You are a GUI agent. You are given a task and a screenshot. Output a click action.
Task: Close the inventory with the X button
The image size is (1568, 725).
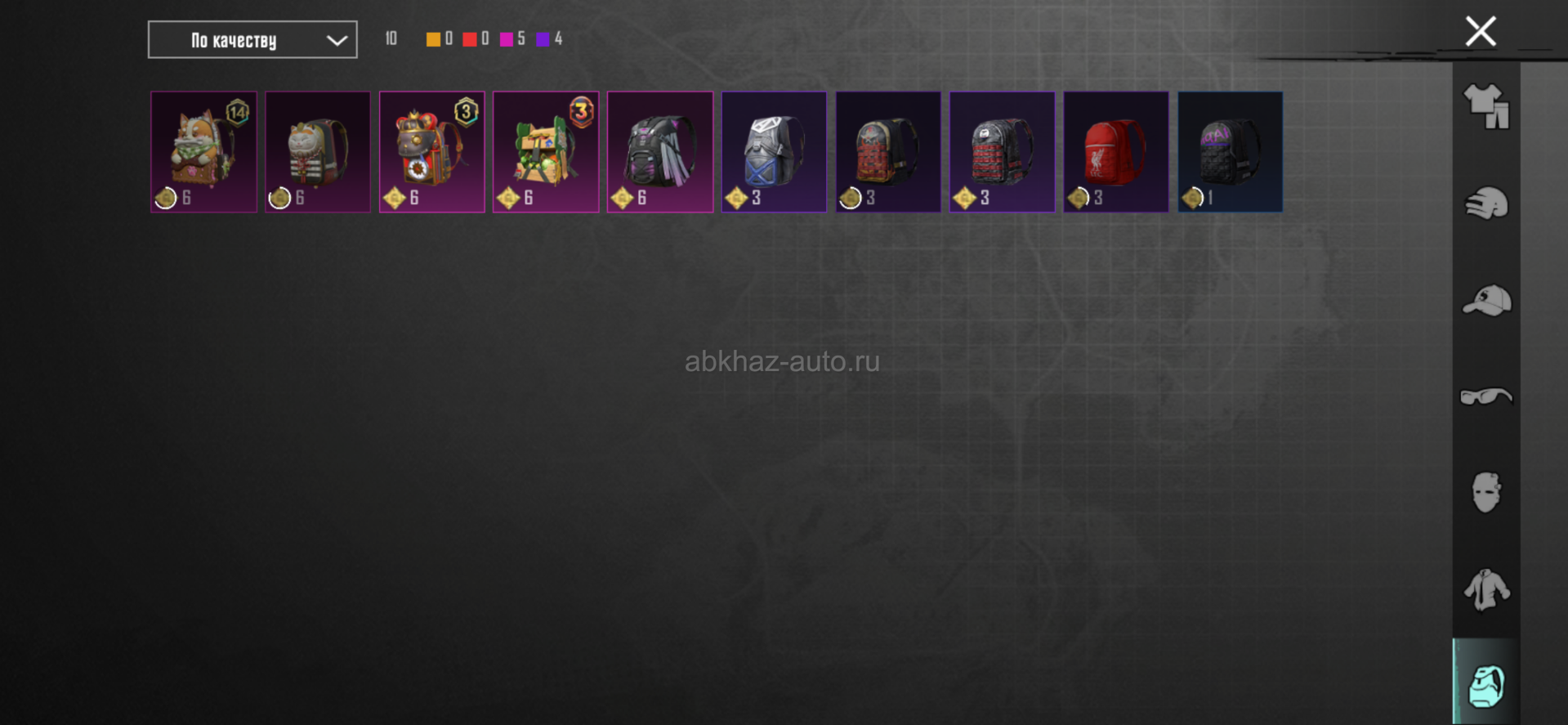pyautogui.click(x=1480, y=32)
